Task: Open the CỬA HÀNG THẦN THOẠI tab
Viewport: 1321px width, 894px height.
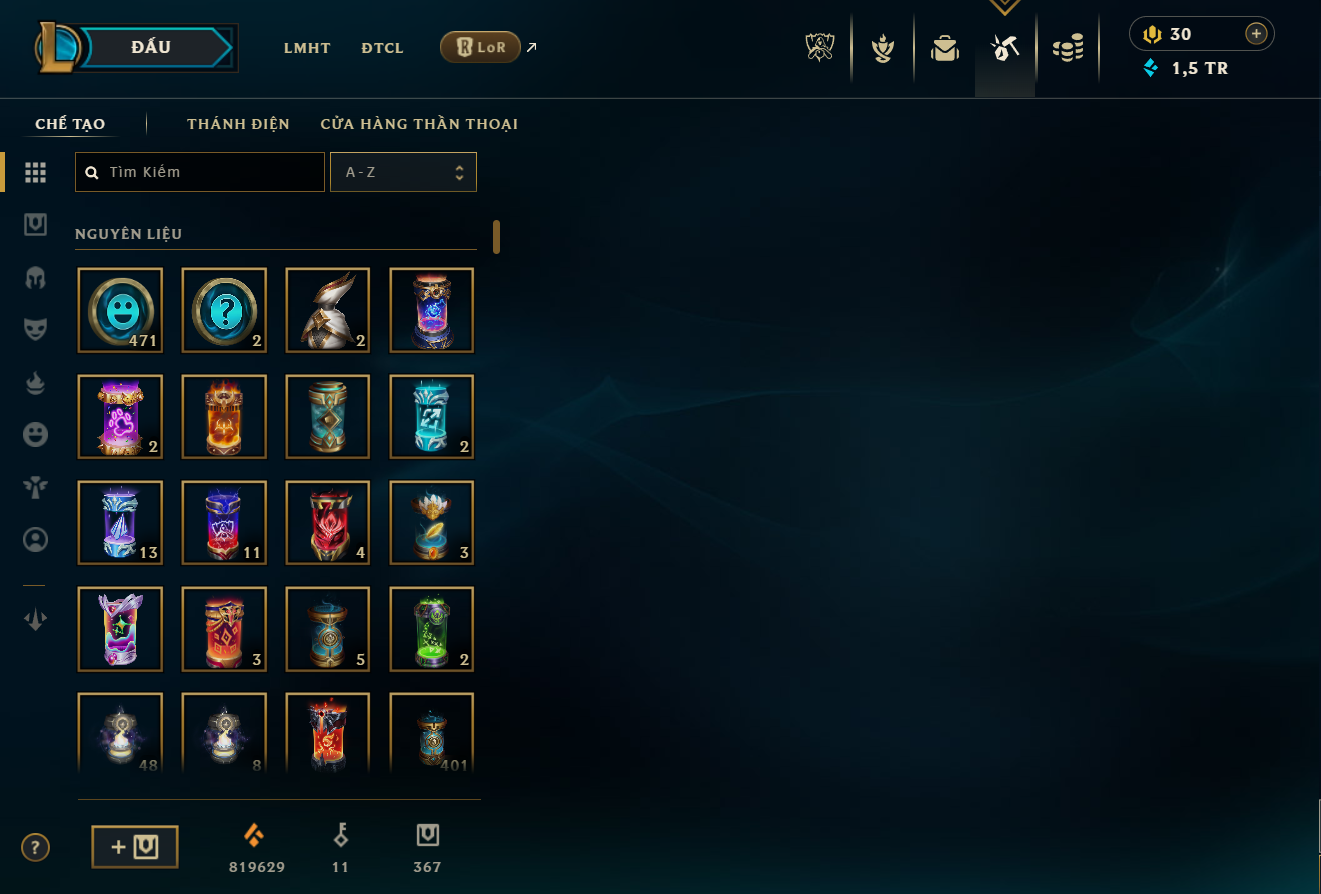Action: [x=419, y=124]
